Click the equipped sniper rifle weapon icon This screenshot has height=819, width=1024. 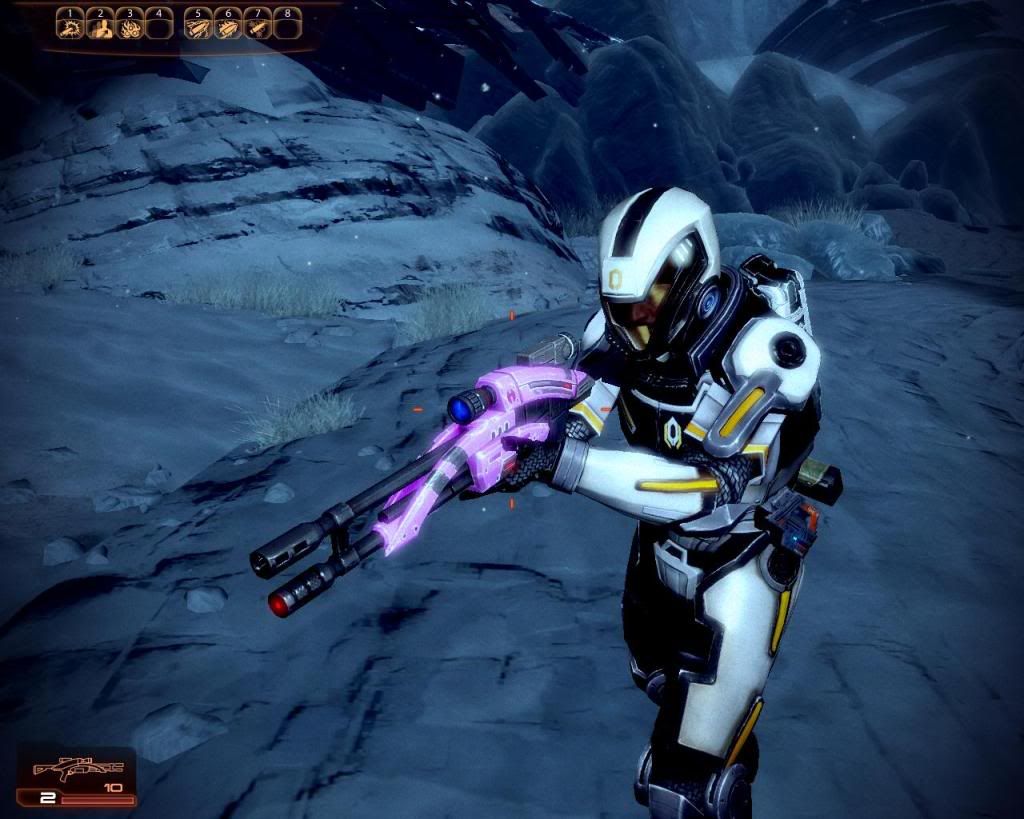pos(77,770)
